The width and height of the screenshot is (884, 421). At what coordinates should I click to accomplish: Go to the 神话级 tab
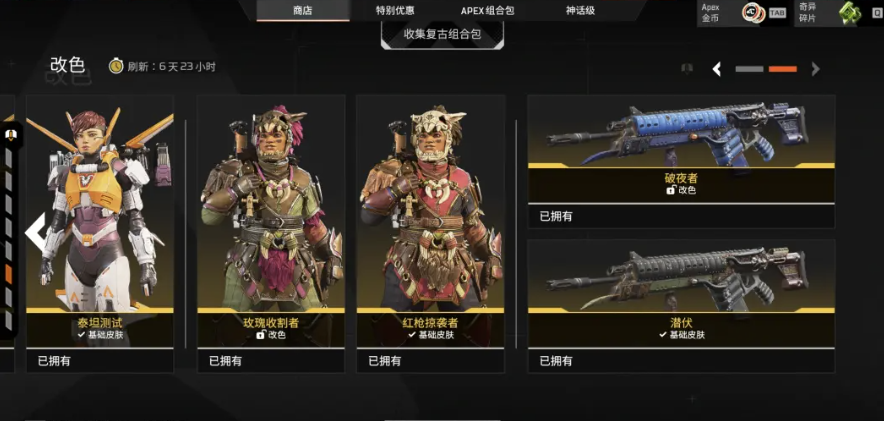click(580, 11)
